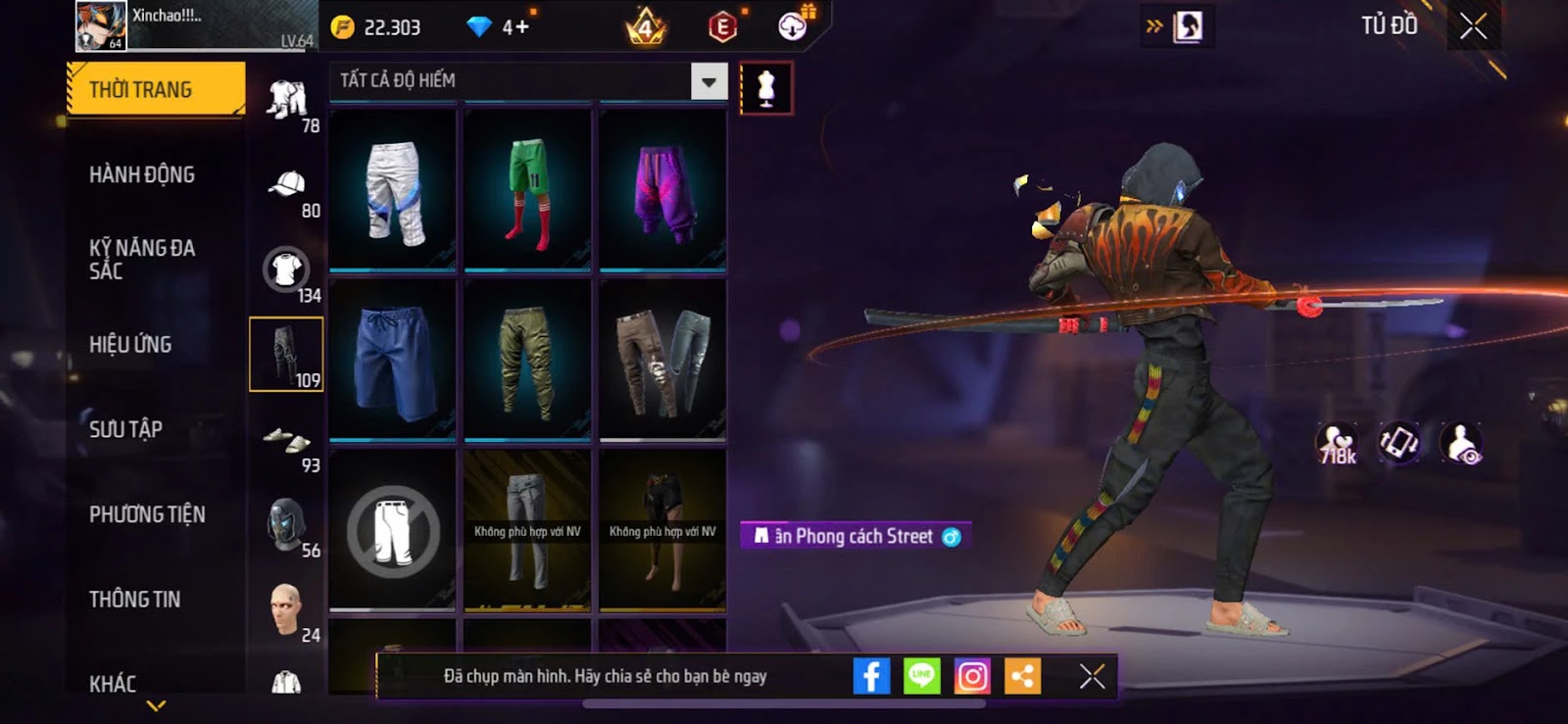This screenshot has height=724, width=1568.
Task: Pick the purple baggy pants item
Action: point(662,190)
